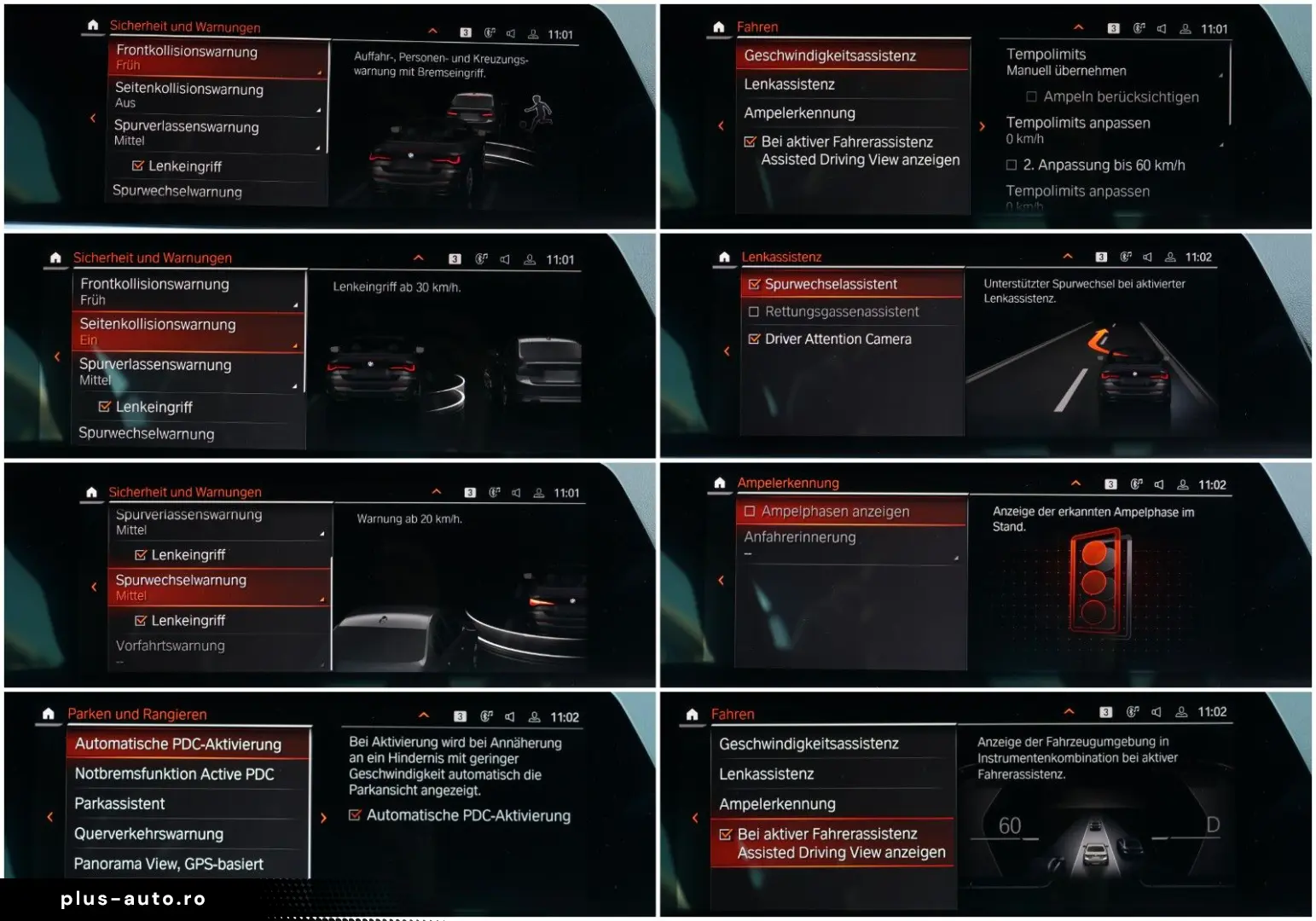Click the home icon beside Parken und Rangieren
This screenshot has width=1316, height=921.
coord(49,714)
